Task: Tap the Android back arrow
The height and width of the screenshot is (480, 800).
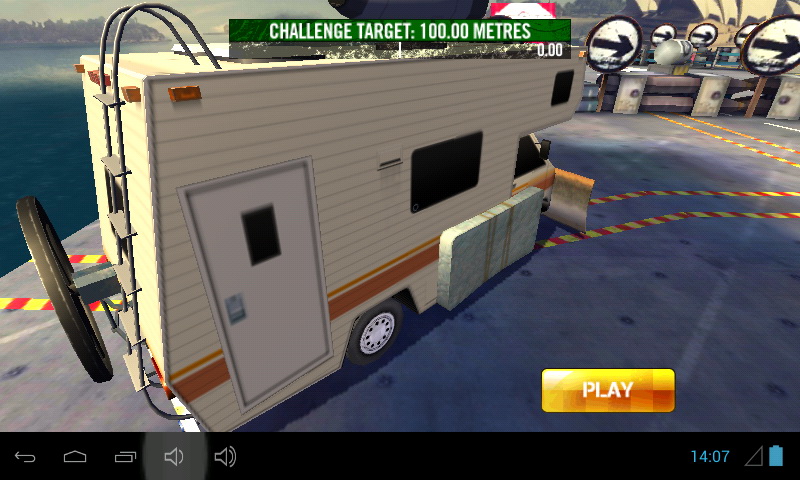Action: (x=25, y=457)
